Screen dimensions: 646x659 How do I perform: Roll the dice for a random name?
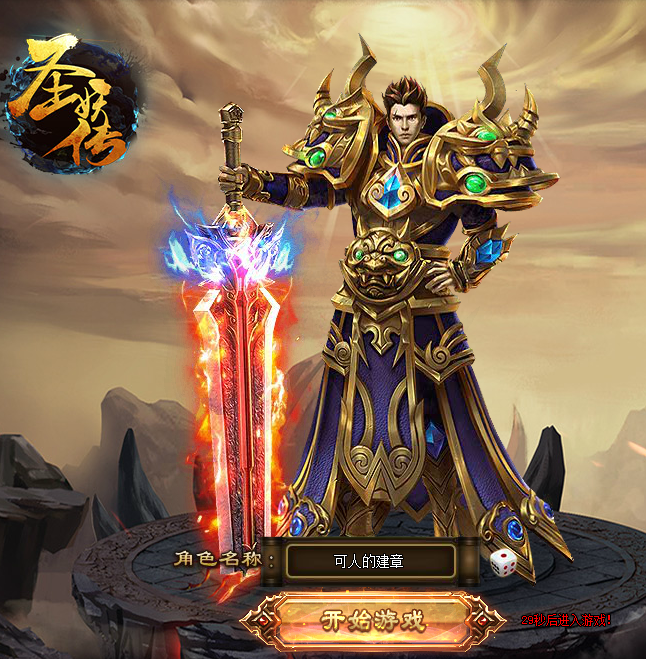tap(501, 563)
